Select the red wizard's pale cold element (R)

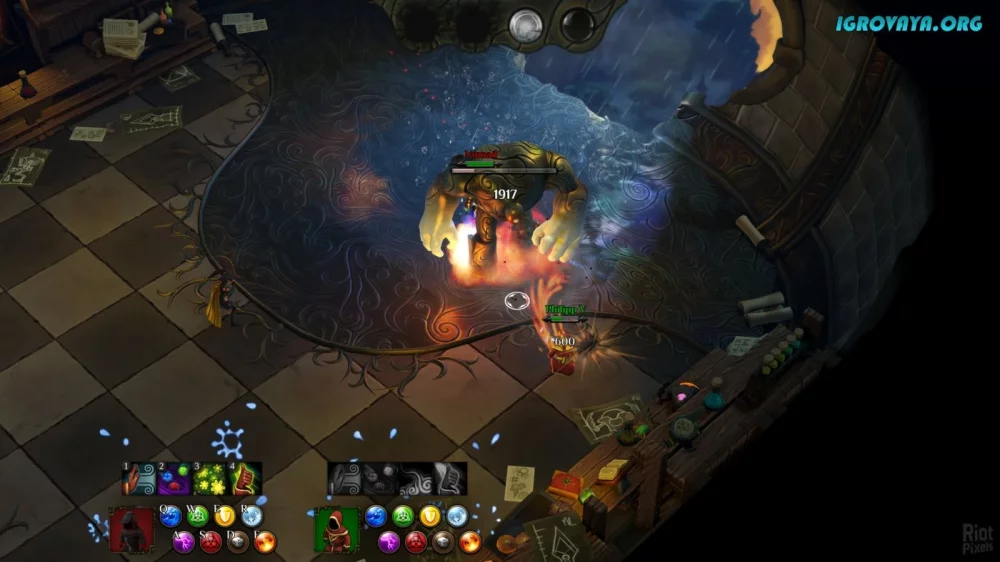[252, 516]
